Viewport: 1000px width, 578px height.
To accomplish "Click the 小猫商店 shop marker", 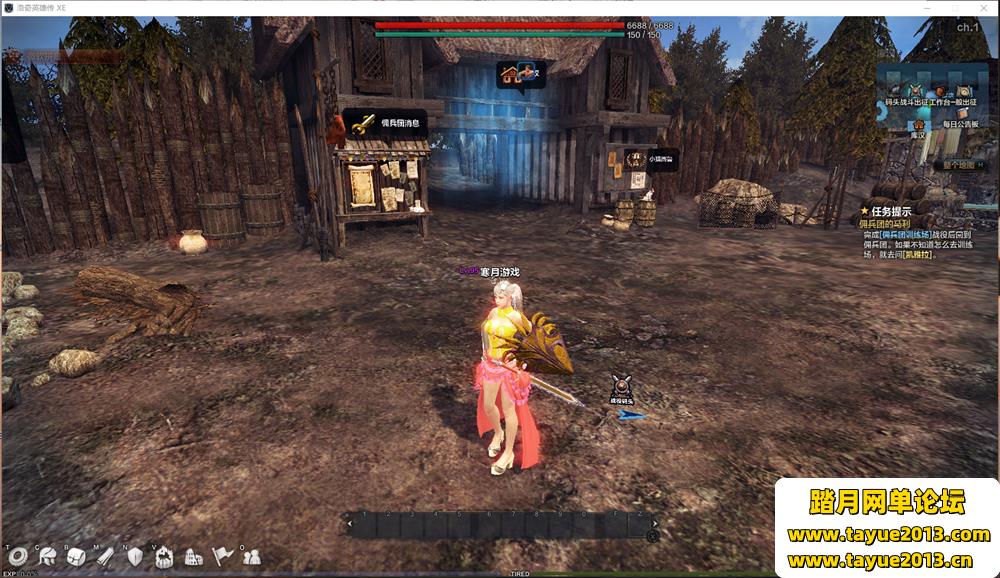I will pos(650,158).
